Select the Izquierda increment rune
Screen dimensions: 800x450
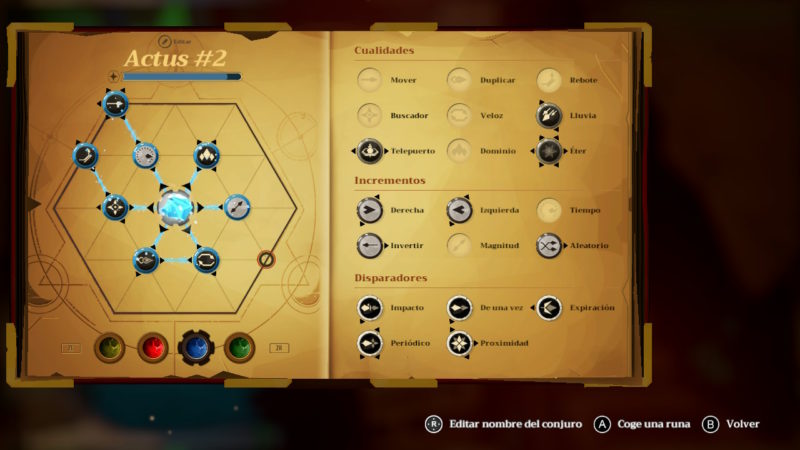coord(459,210)
